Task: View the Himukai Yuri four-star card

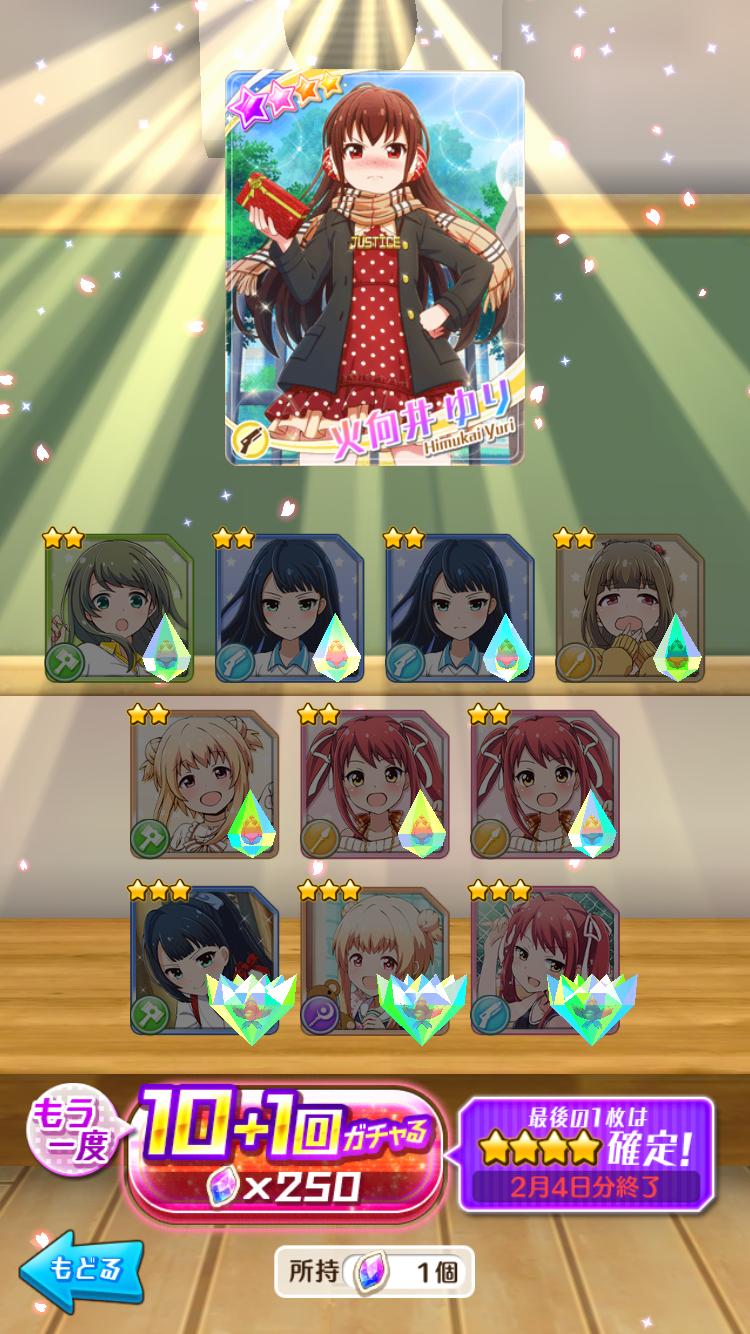Action: coord(375,268)
